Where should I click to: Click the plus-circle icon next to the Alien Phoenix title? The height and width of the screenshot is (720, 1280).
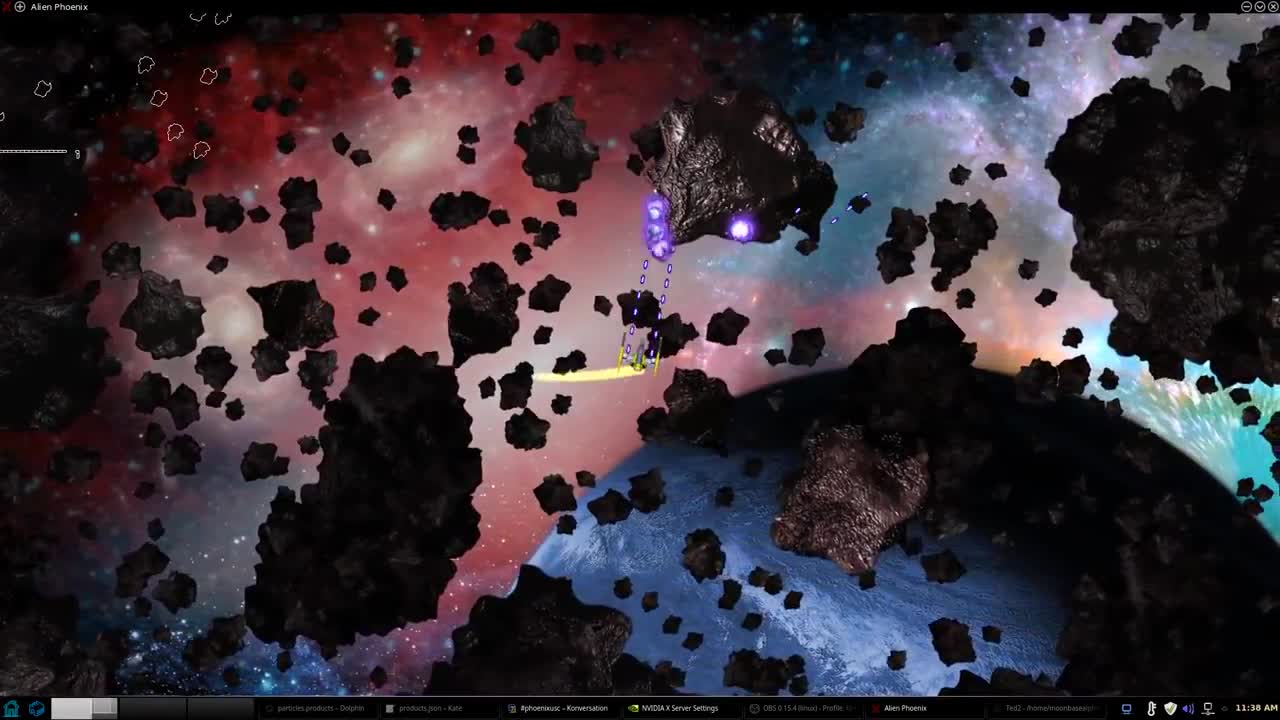coord(18,5)
